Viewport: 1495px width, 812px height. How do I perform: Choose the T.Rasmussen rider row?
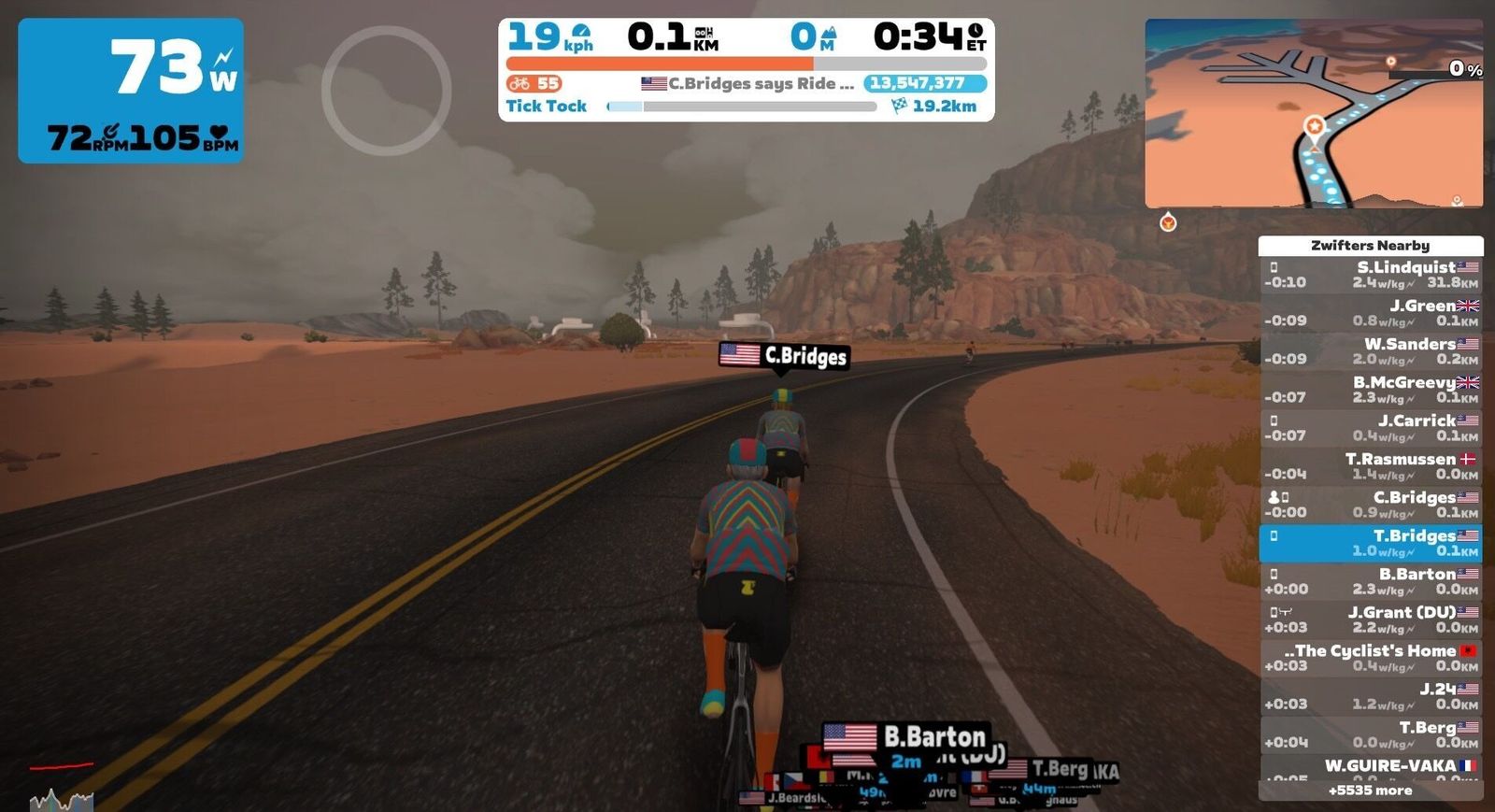[1370, 466]
